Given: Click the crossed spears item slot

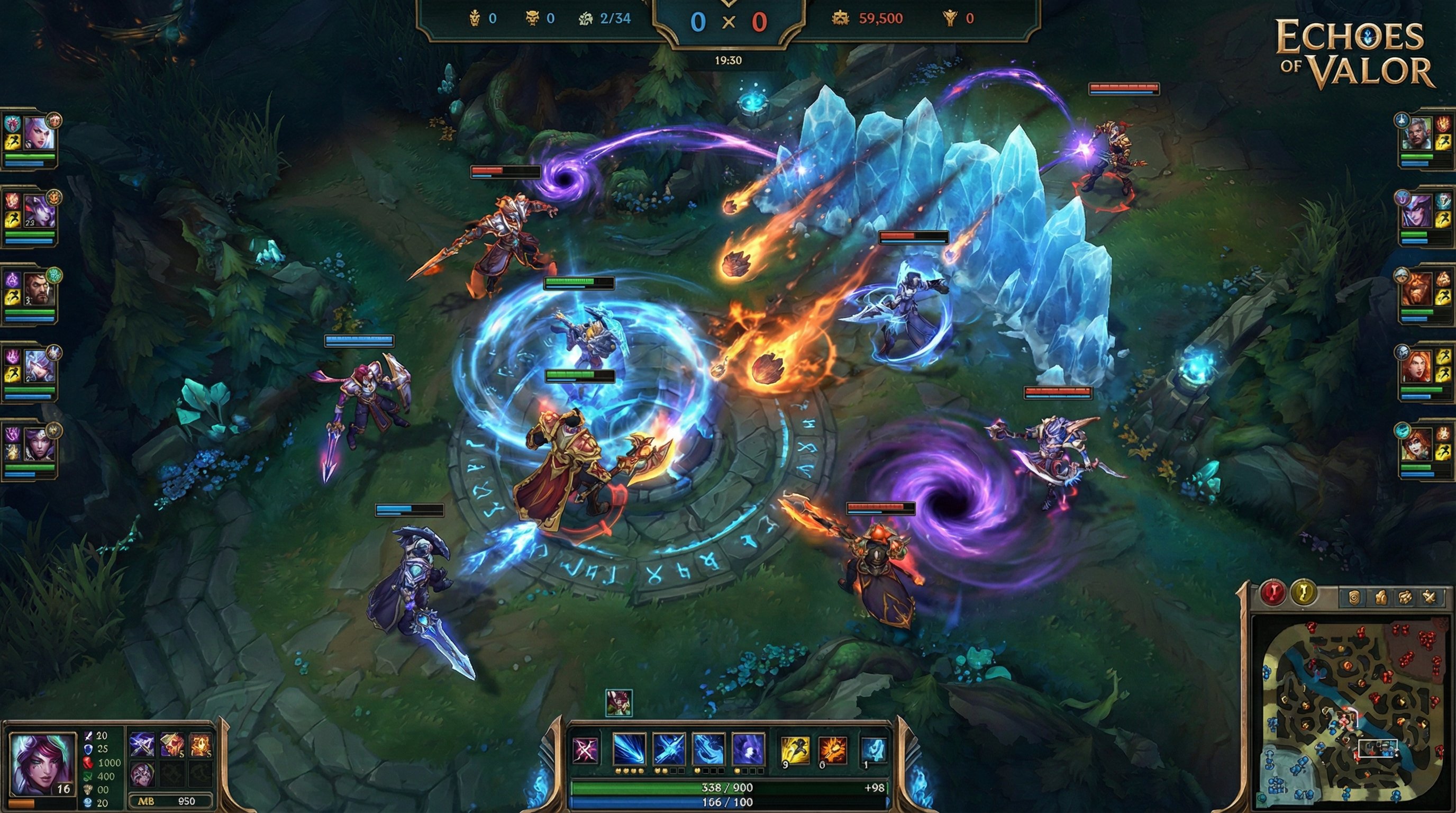Looking at the screenshot, I should (142, 745).
